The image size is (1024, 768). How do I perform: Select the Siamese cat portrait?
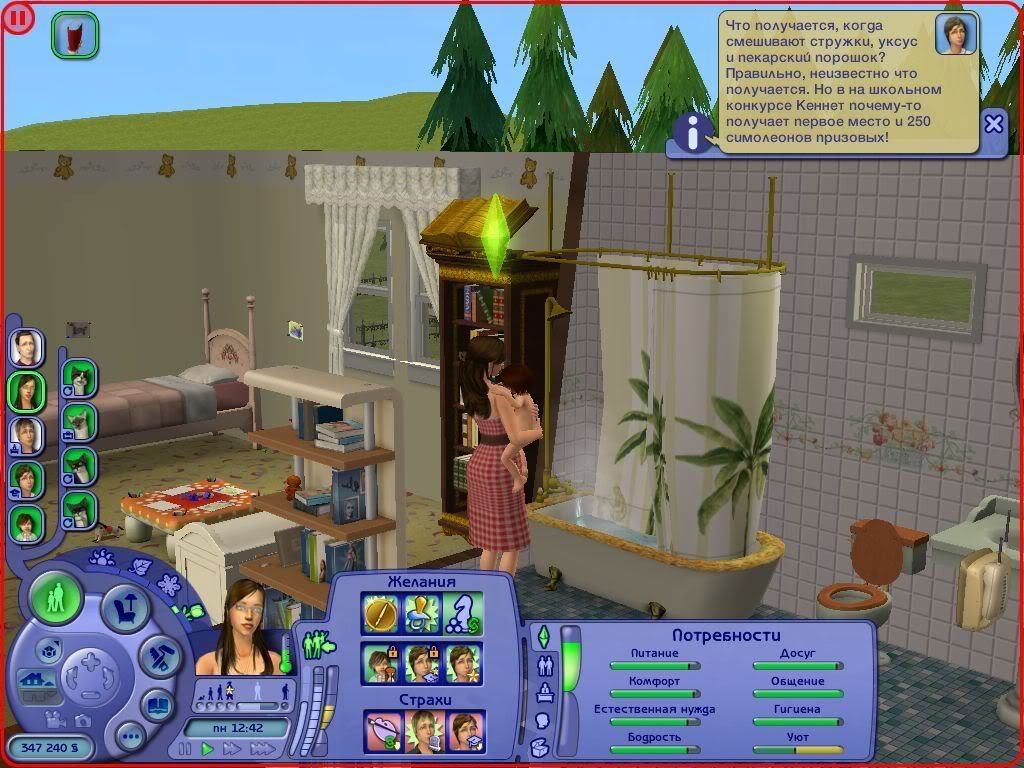tap(79, 422)
